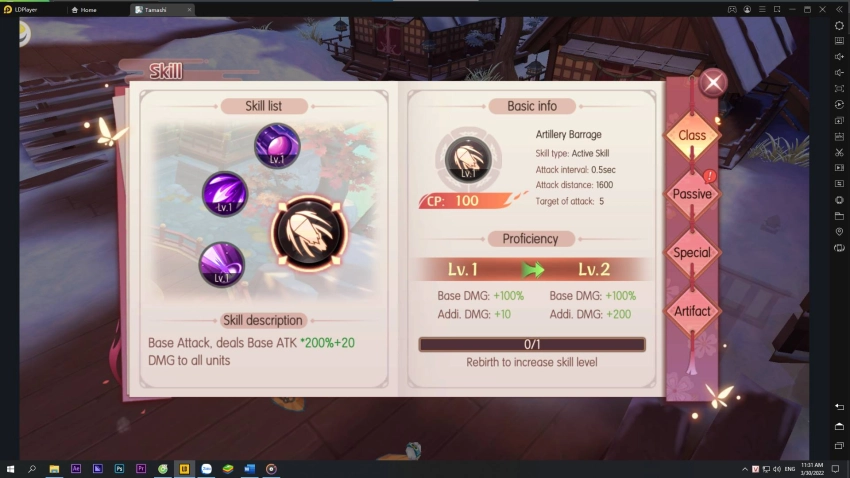The image size is (850, 478).
Task: Show the Artifact tab
Action: point(692,311)
